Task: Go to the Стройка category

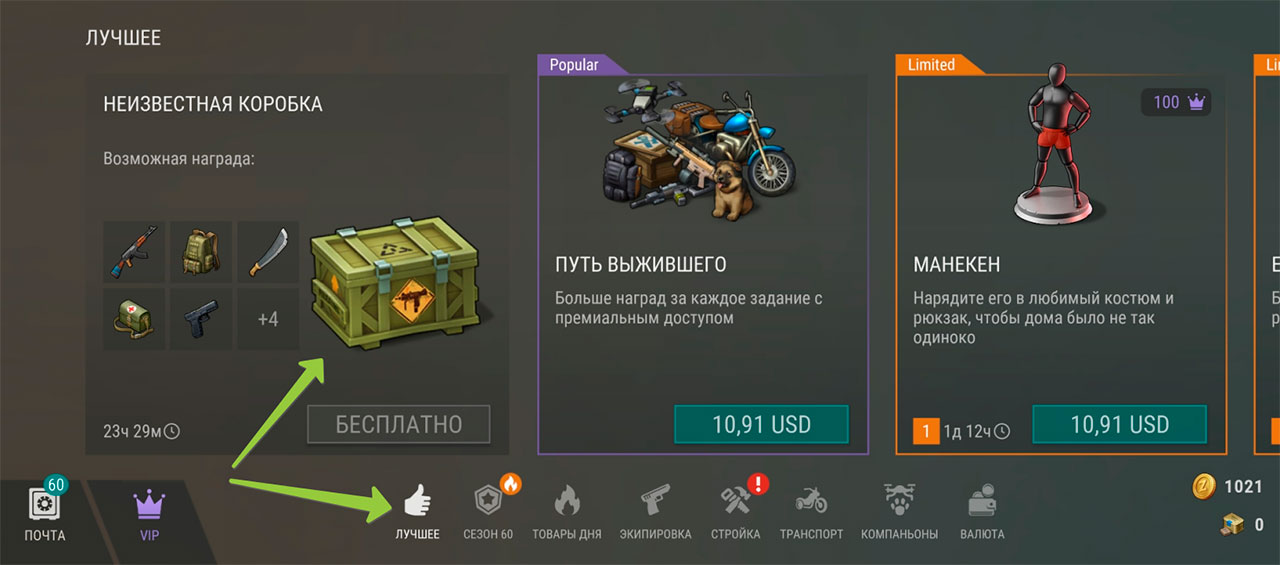Action: [736, 512]
